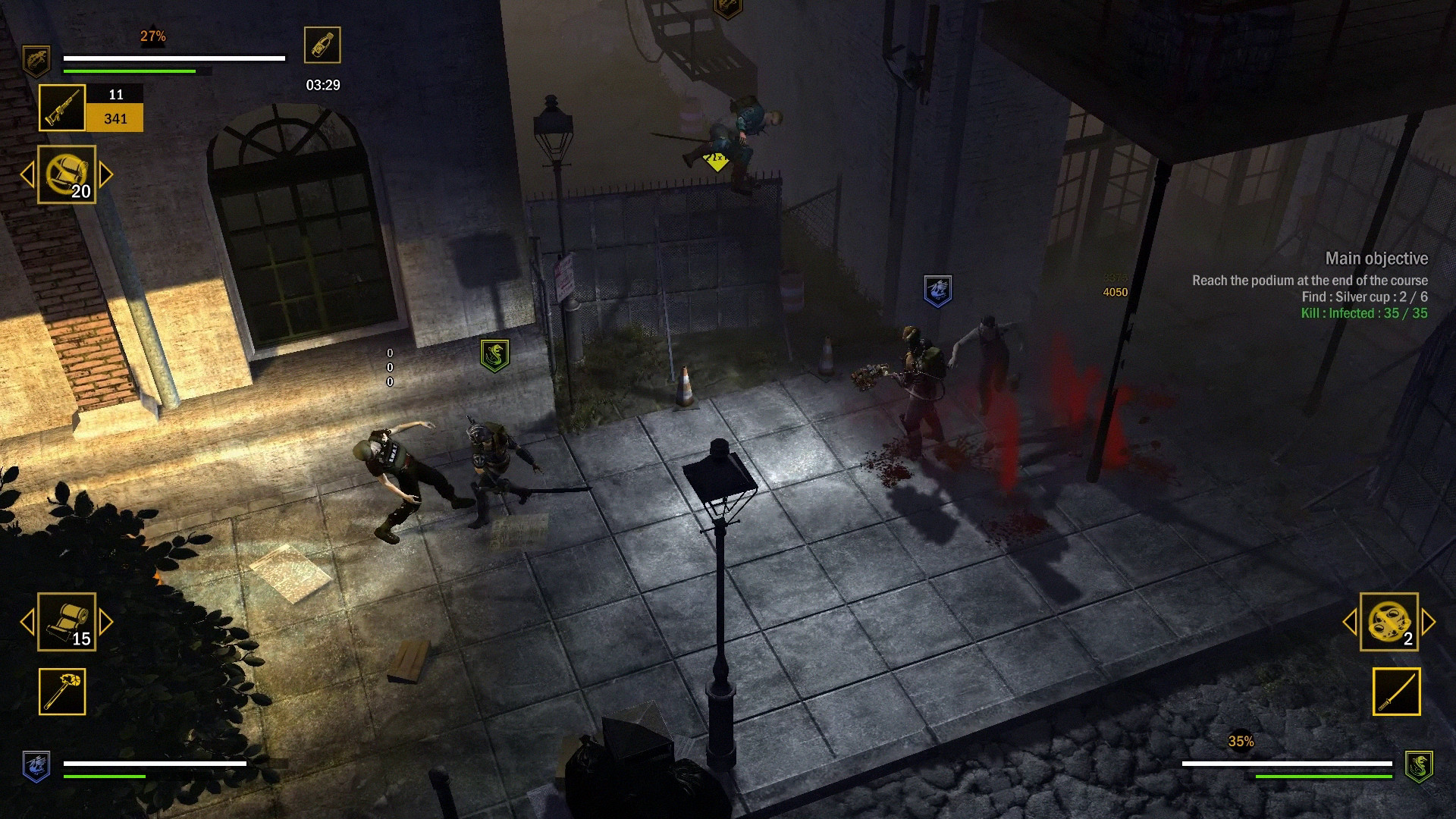1456x819 pixels.
Task: Select the assault rifle weapon slot
Action: [x=62, y=108]
